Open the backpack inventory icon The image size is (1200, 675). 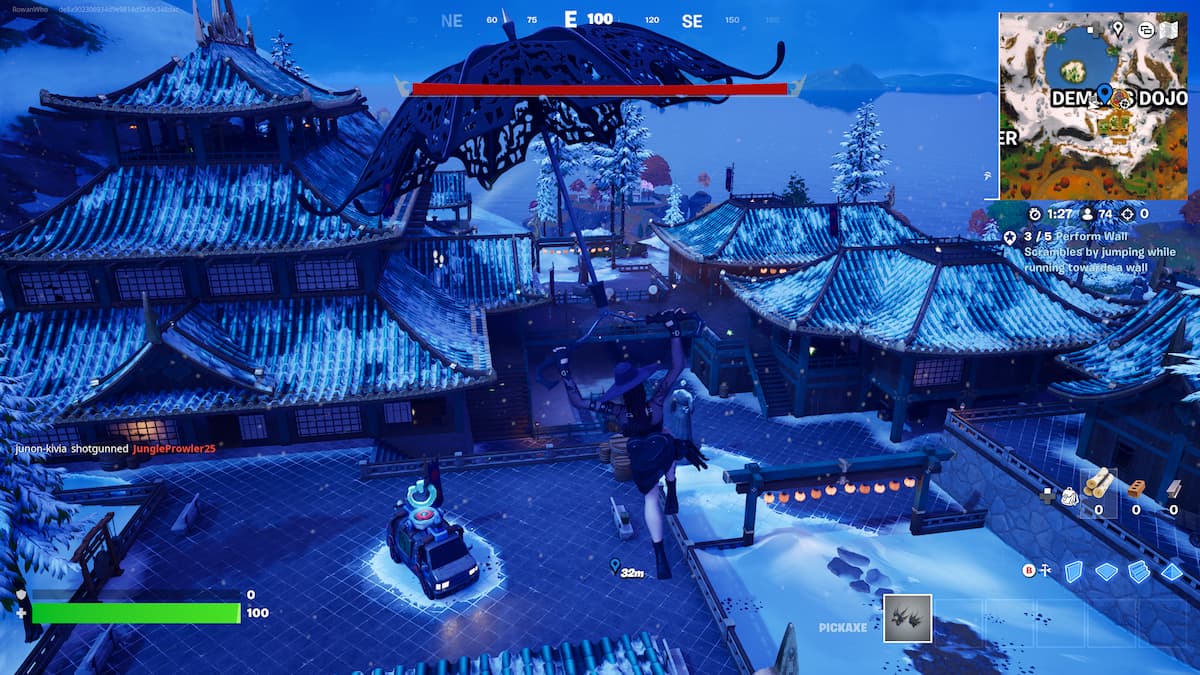coord(1069,494)
